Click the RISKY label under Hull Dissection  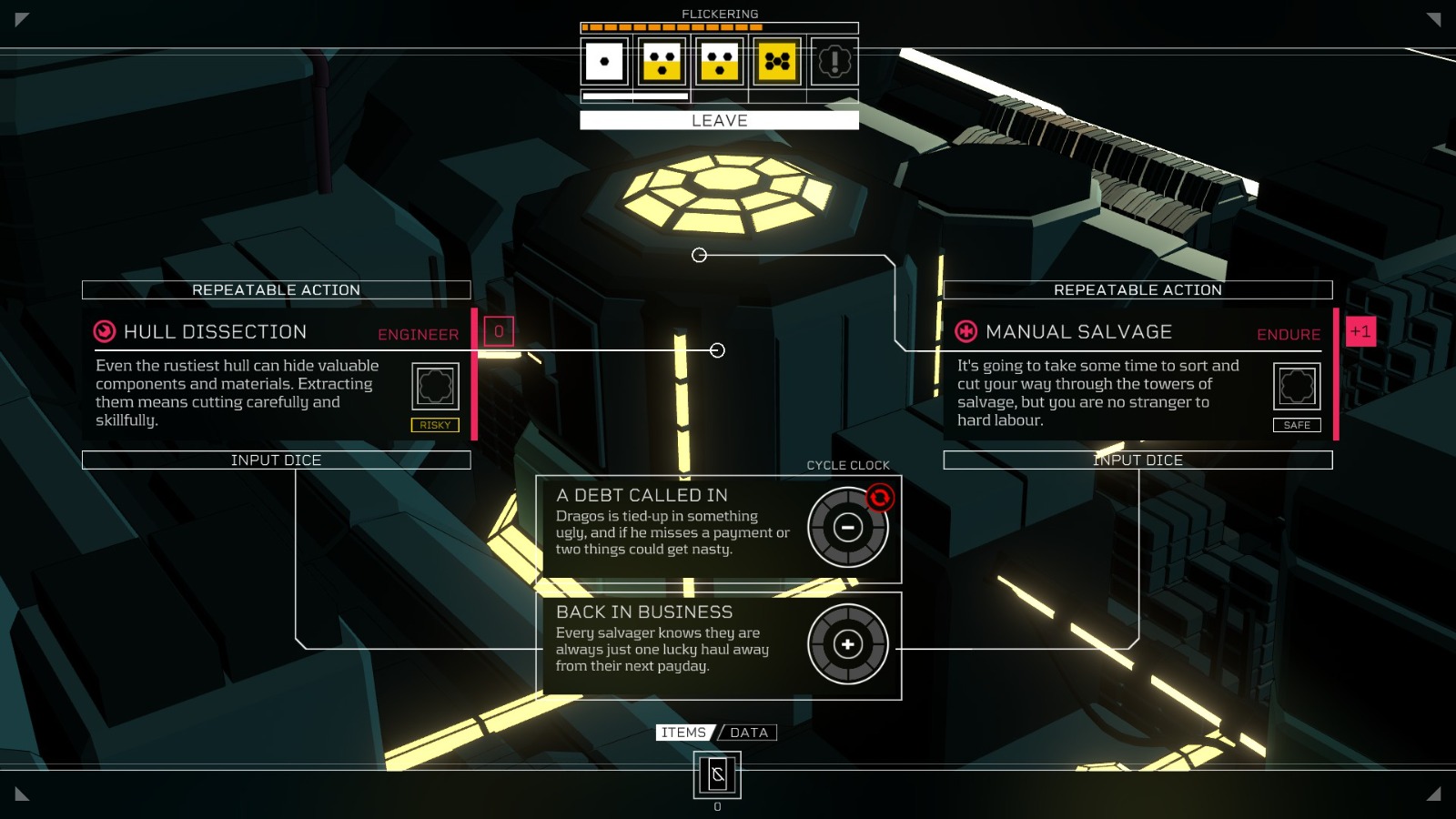(435, 424)
